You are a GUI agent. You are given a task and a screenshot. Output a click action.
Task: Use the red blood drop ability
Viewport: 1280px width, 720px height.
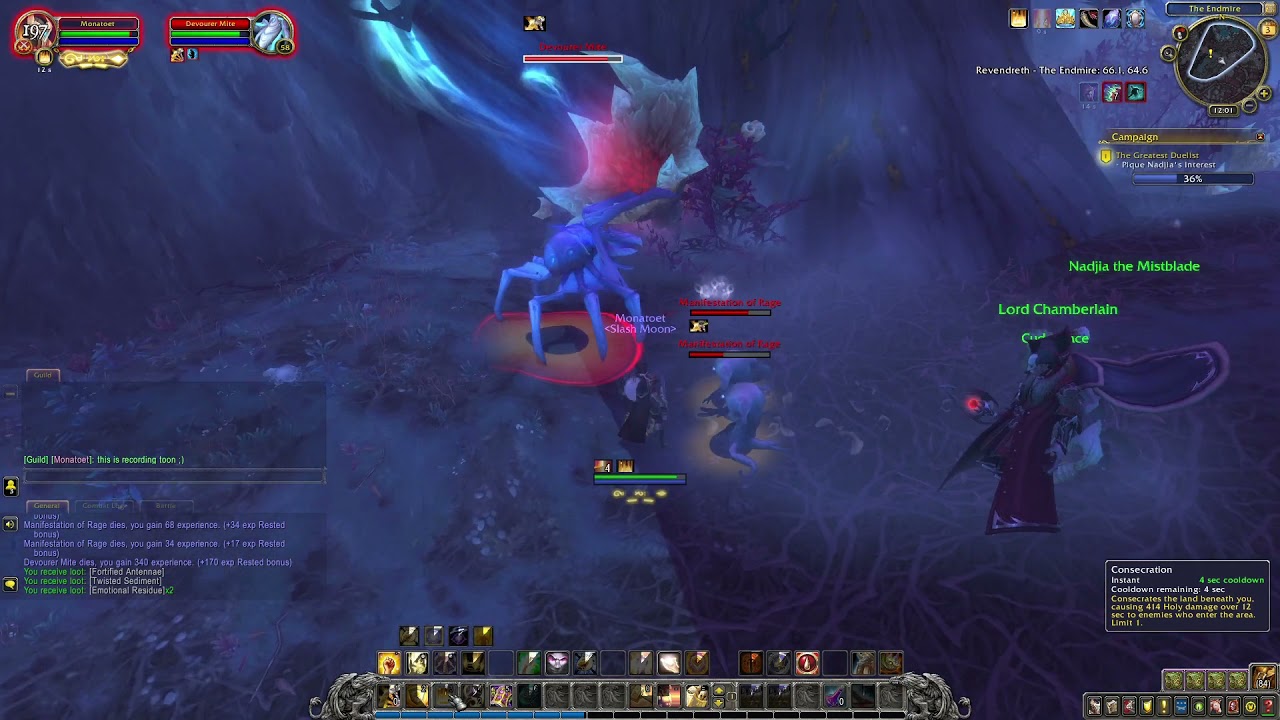[807, 662]
